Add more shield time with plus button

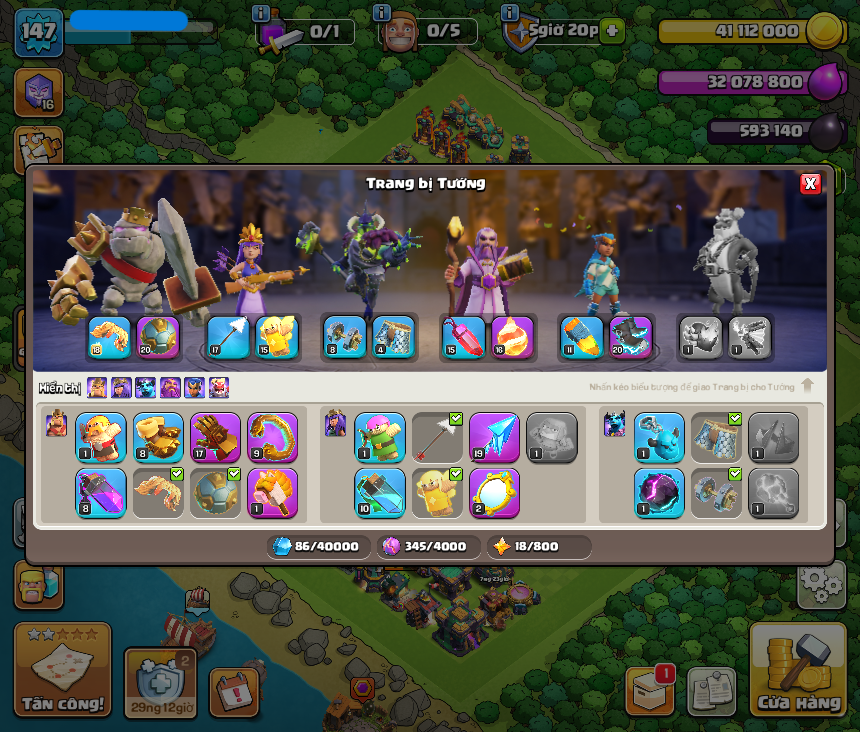pos(612,30)
